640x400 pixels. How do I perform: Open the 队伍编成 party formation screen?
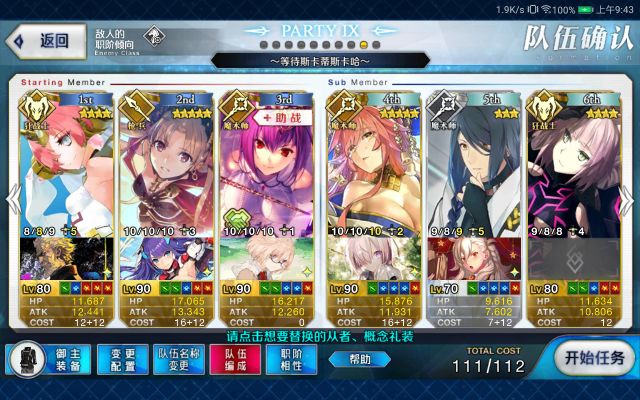click(235, 358)
